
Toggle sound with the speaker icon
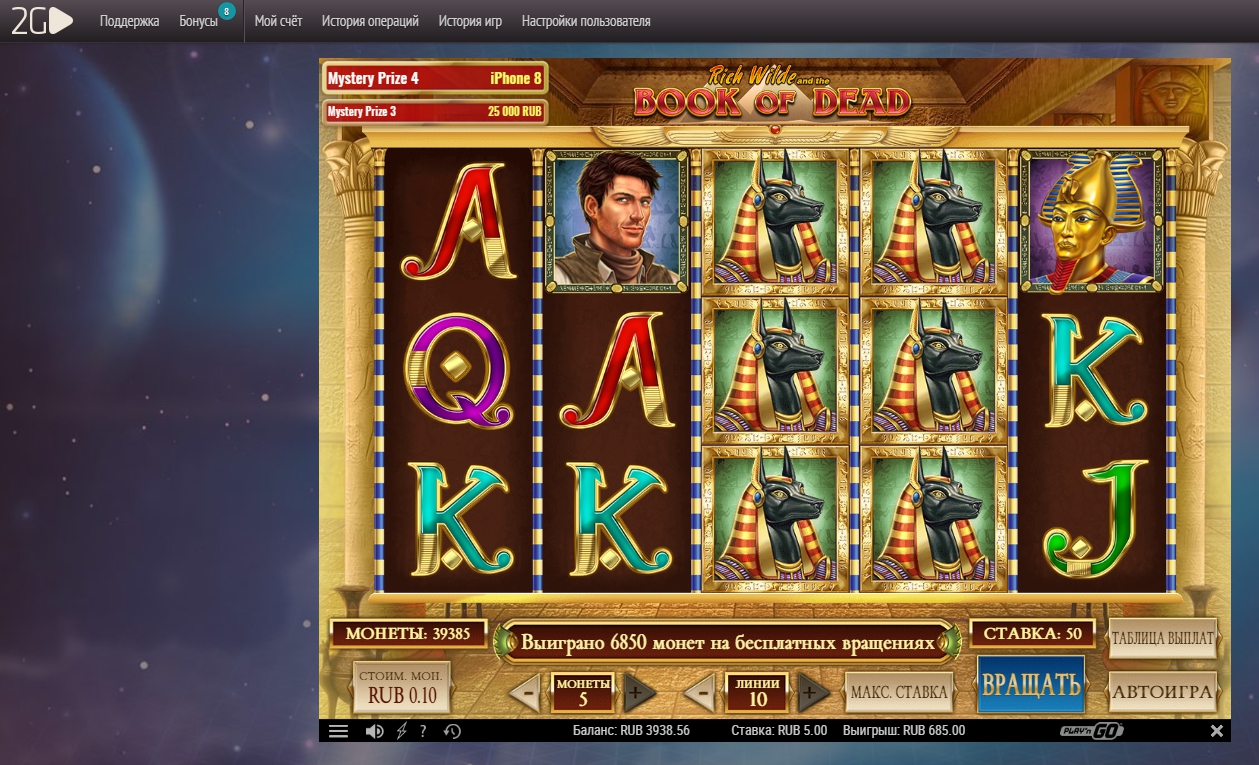click(x=374, y=731)
